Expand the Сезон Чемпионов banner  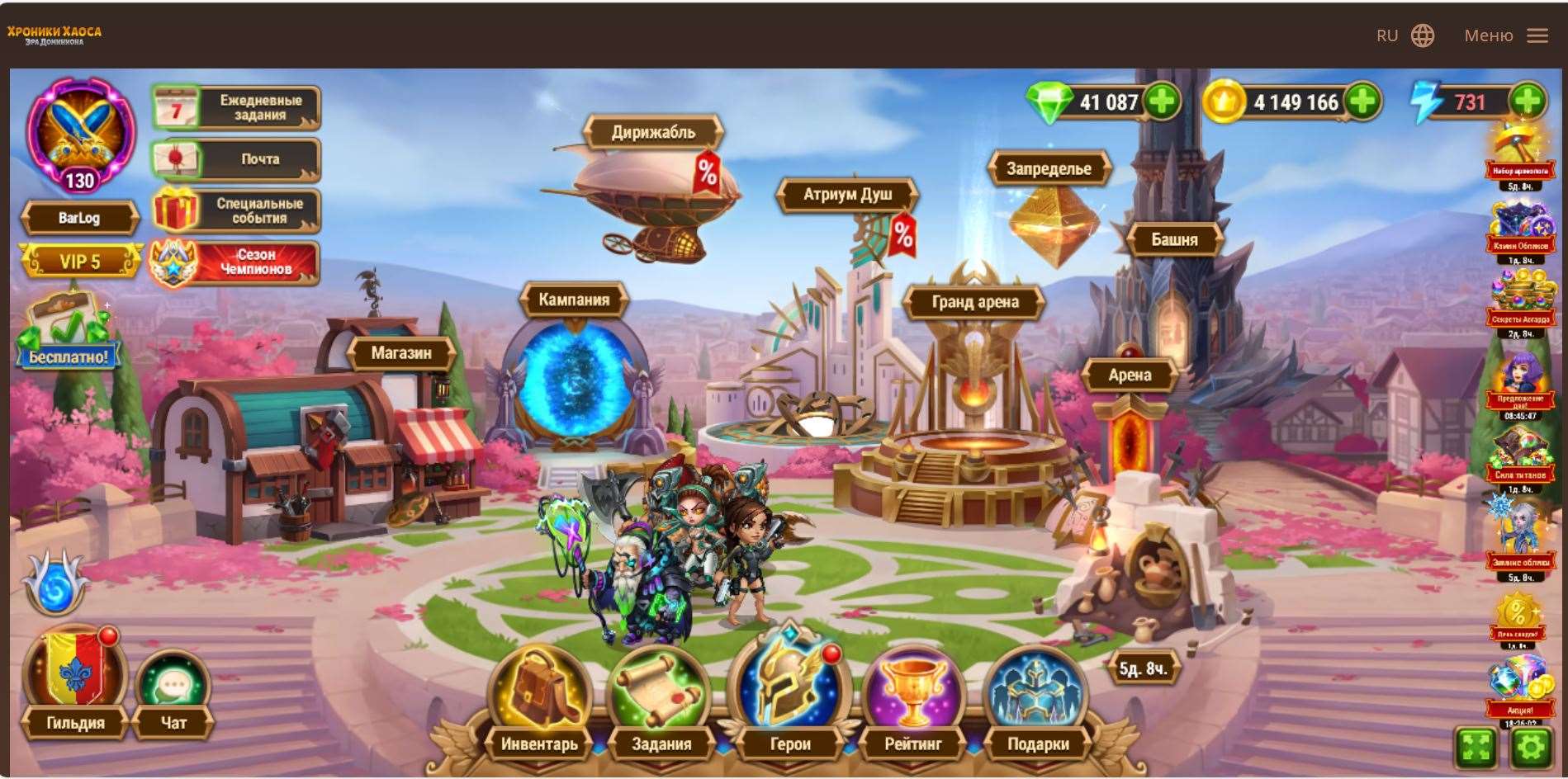click(235, 262)
